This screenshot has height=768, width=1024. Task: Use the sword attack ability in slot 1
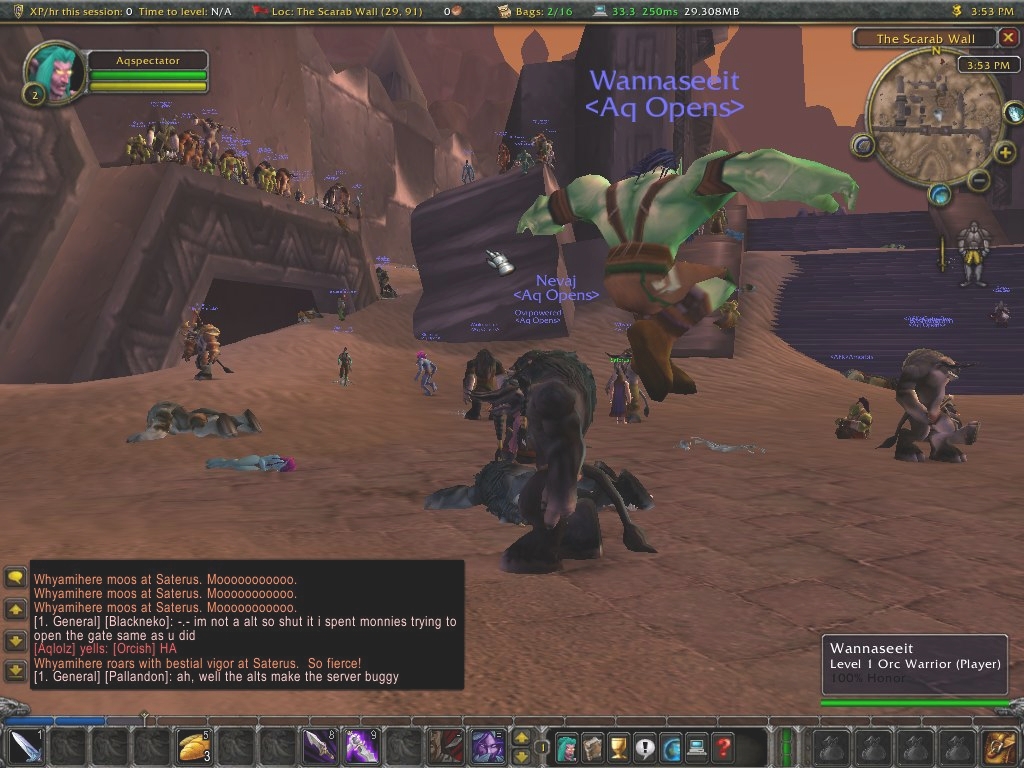click(x=27, y=747)
